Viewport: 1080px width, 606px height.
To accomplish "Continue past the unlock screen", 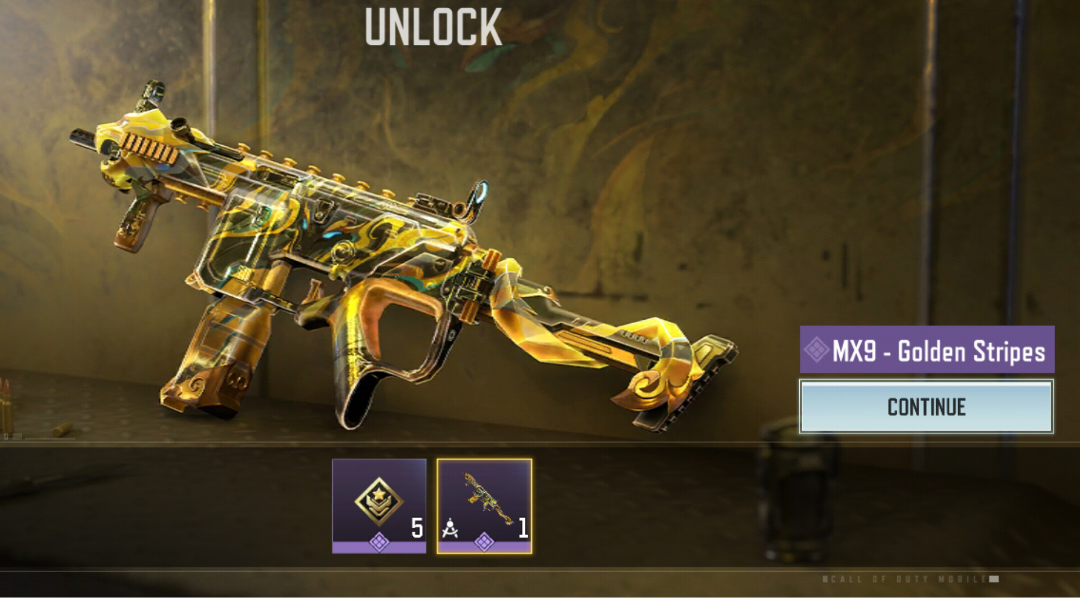I will [926, 407].
